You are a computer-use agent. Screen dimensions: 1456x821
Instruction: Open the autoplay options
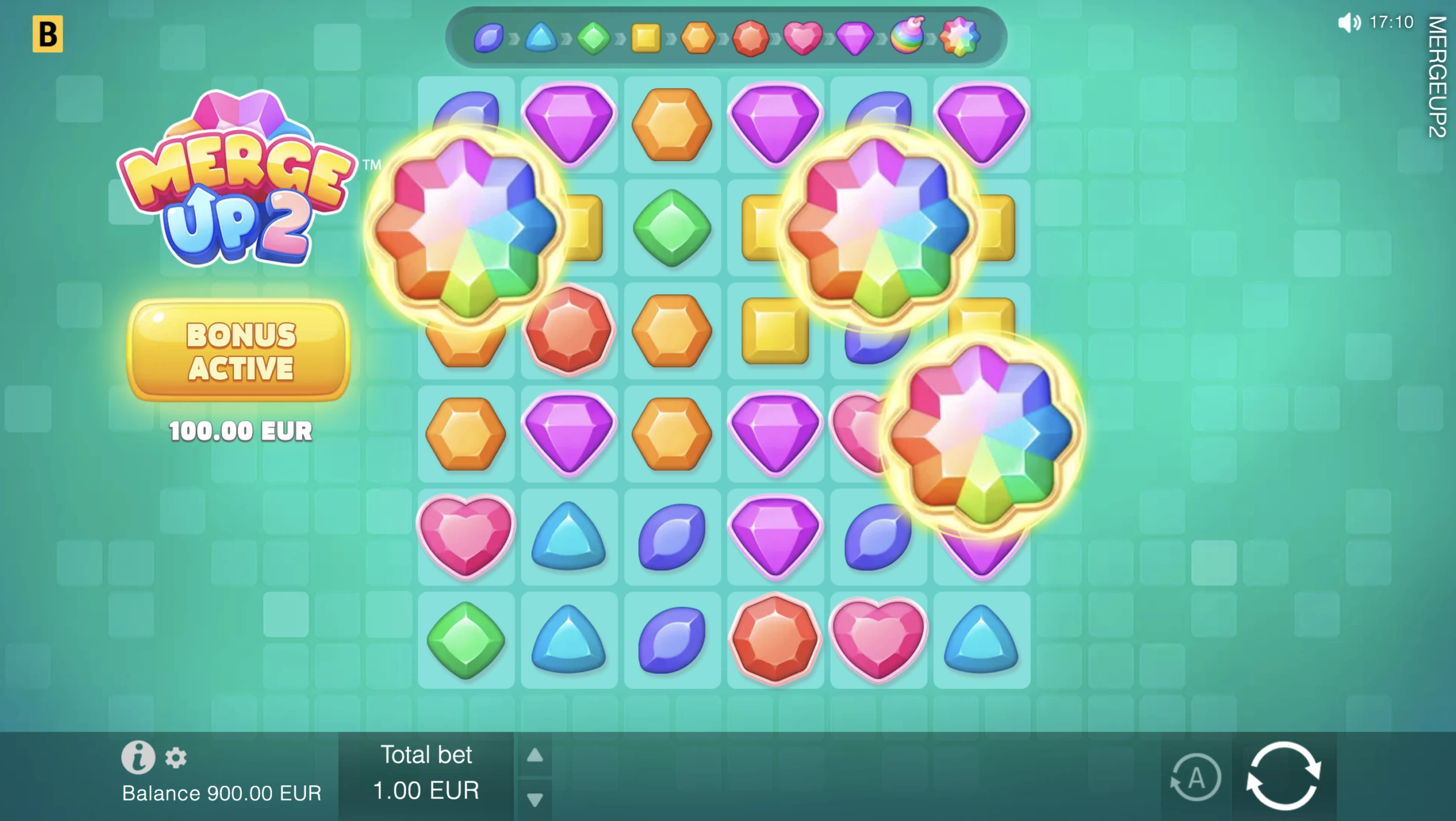tap(1196, 777)
